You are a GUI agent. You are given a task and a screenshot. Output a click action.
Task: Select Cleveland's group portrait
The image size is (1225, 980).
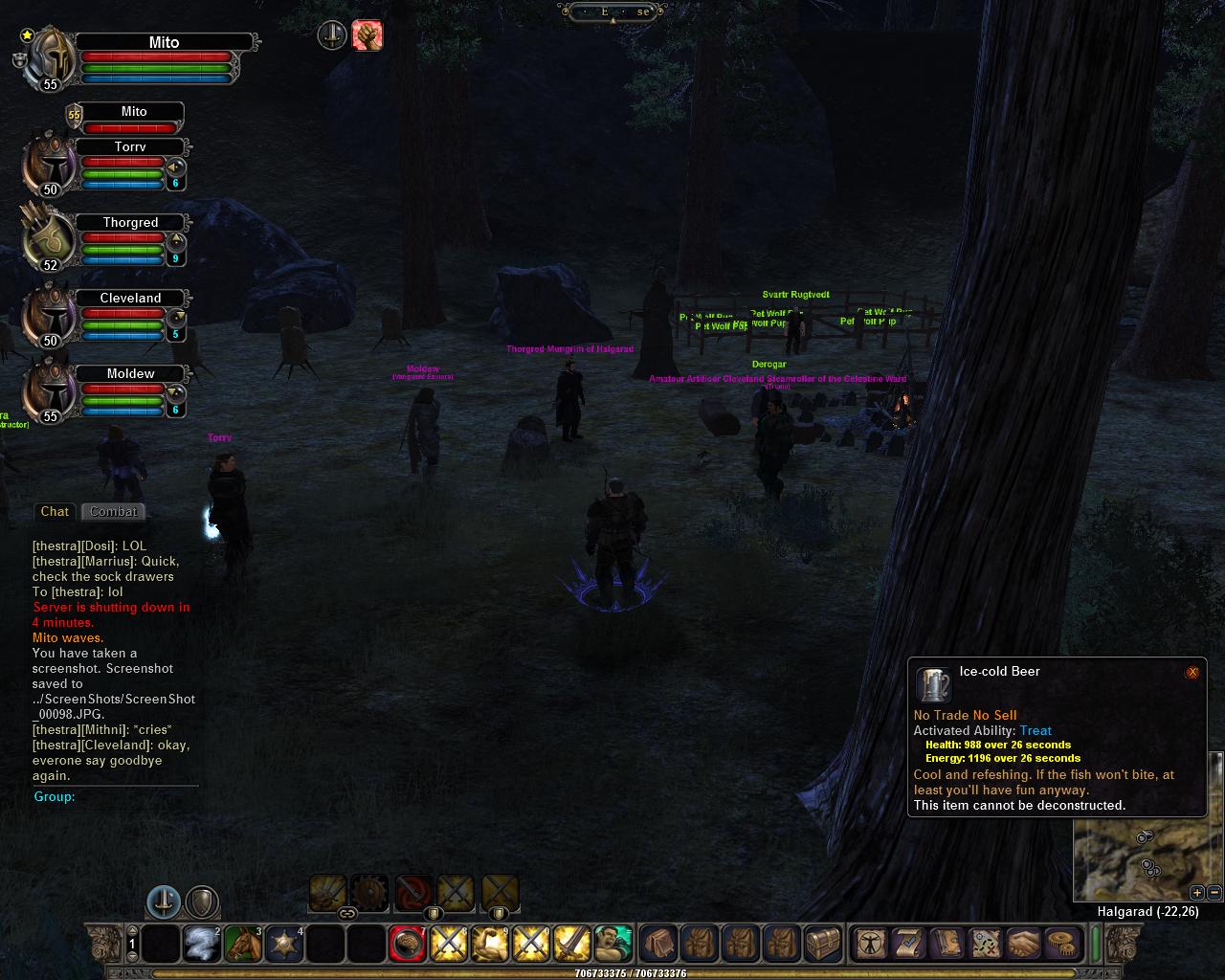click(50, 314)
